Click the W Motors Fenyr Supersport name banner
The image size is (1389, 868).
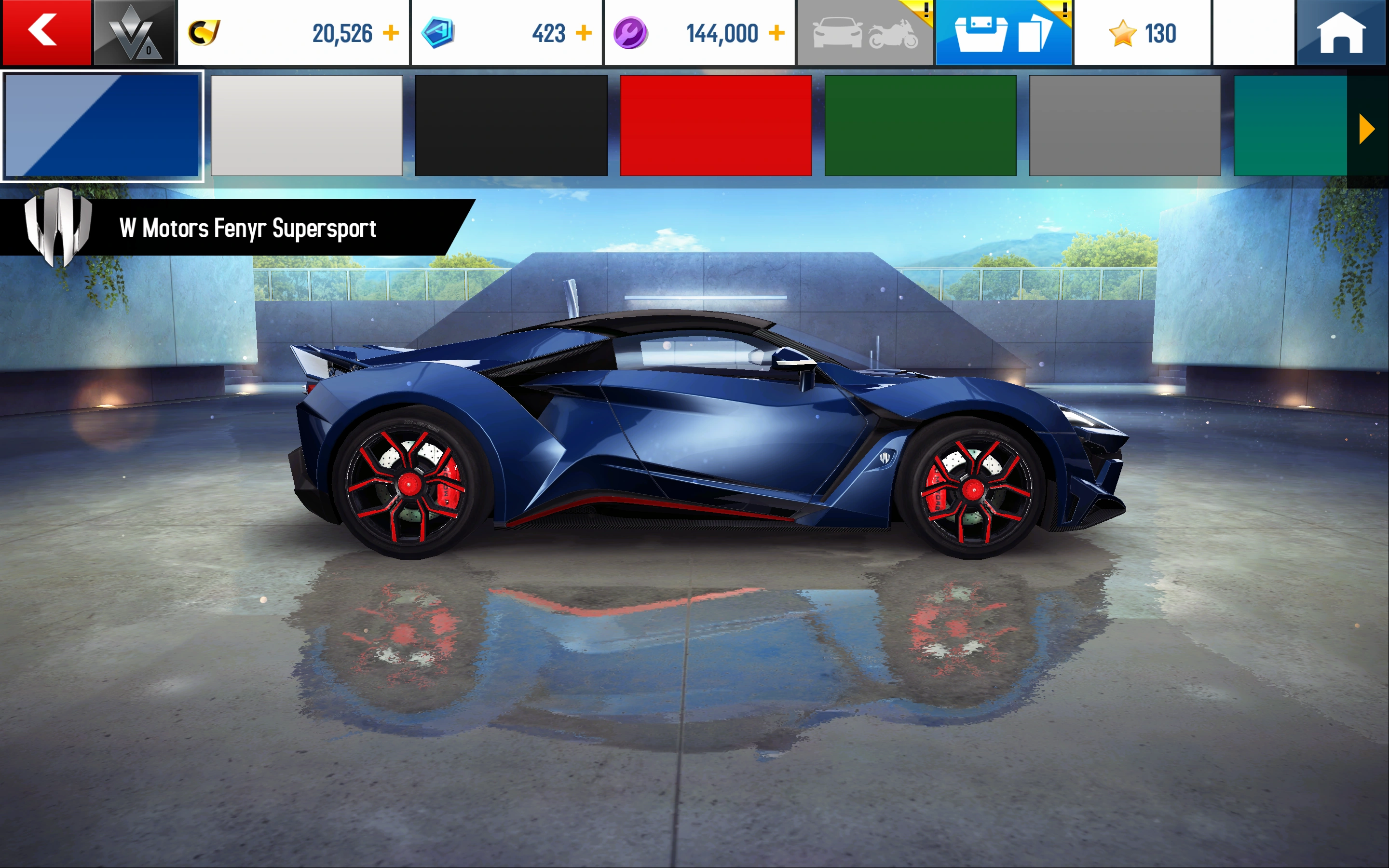(x=247, y=229)
